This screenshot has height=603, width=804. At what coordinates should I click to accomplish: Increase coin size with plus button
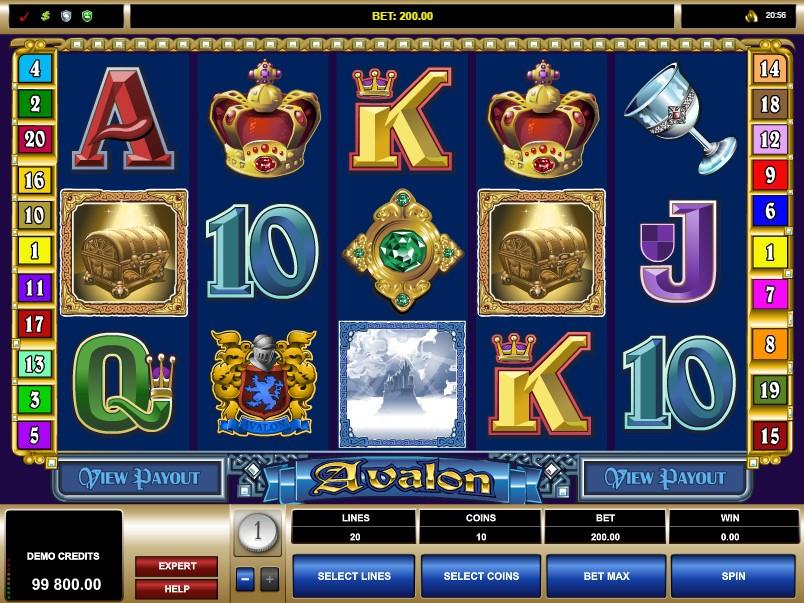click(x=270, y=578)
